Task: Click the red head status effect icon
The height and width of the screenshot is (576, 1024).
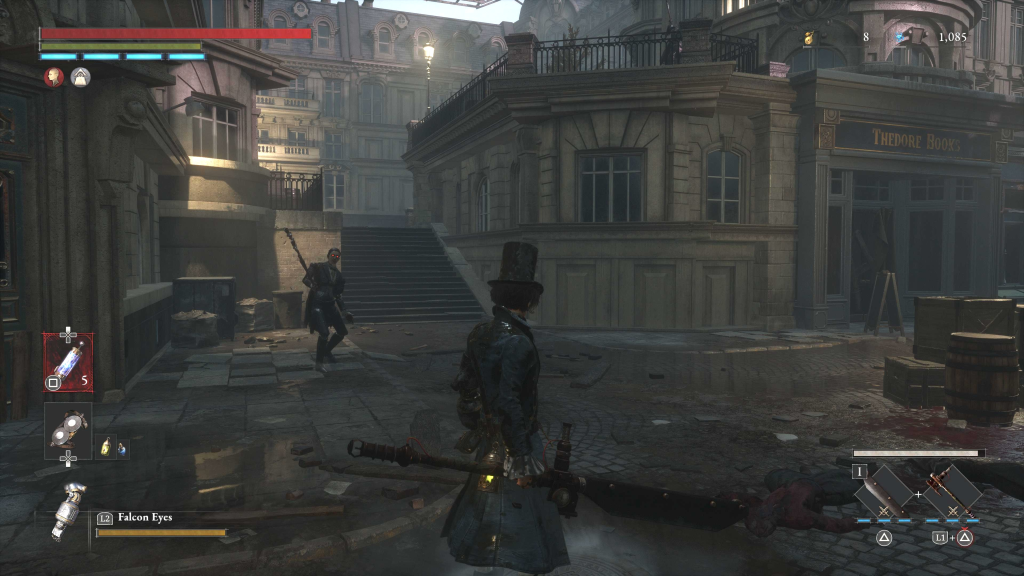Action: (54, 77)
